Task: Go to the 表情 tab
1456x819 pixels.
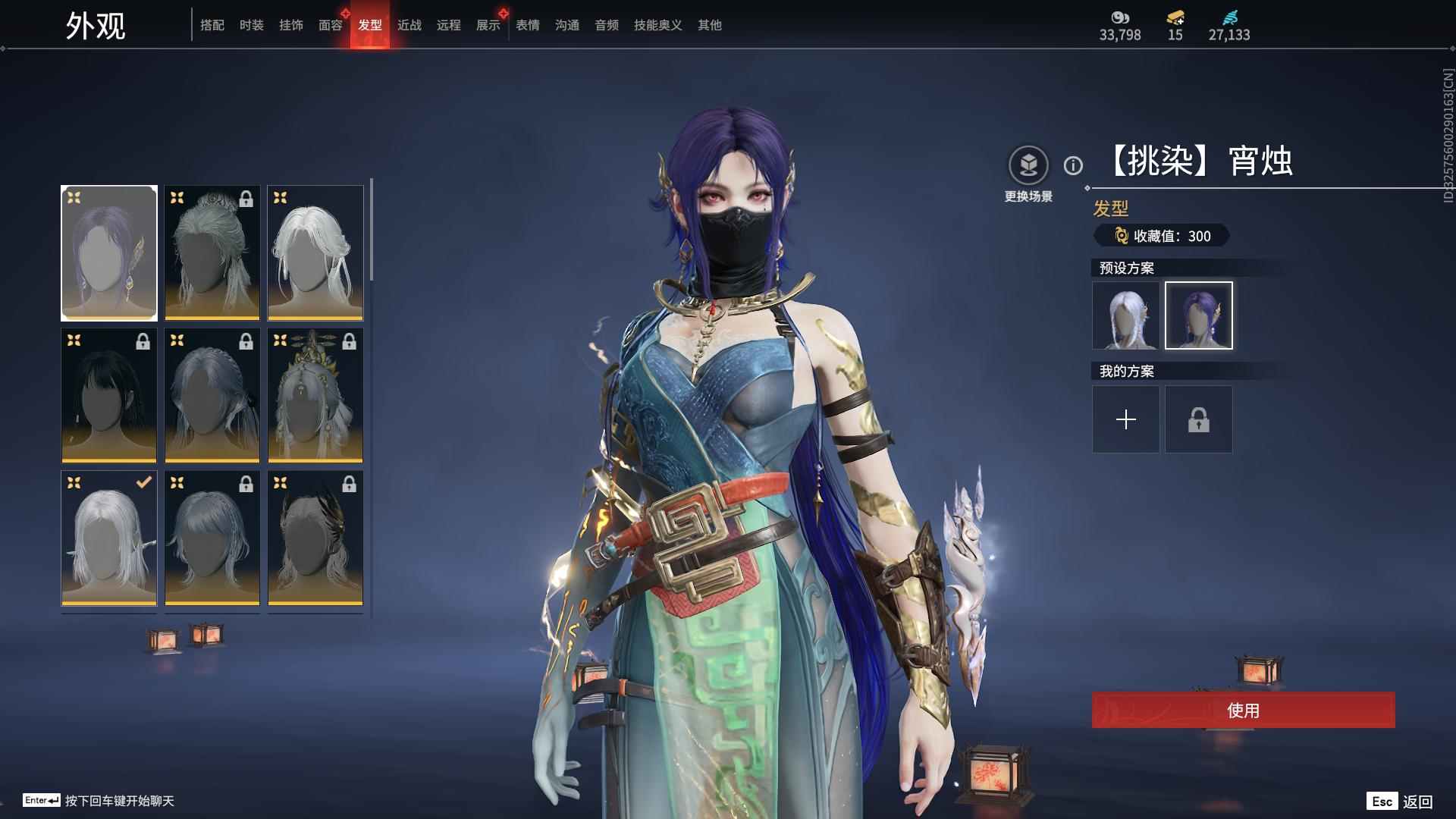Action: [x=527, y=25]
